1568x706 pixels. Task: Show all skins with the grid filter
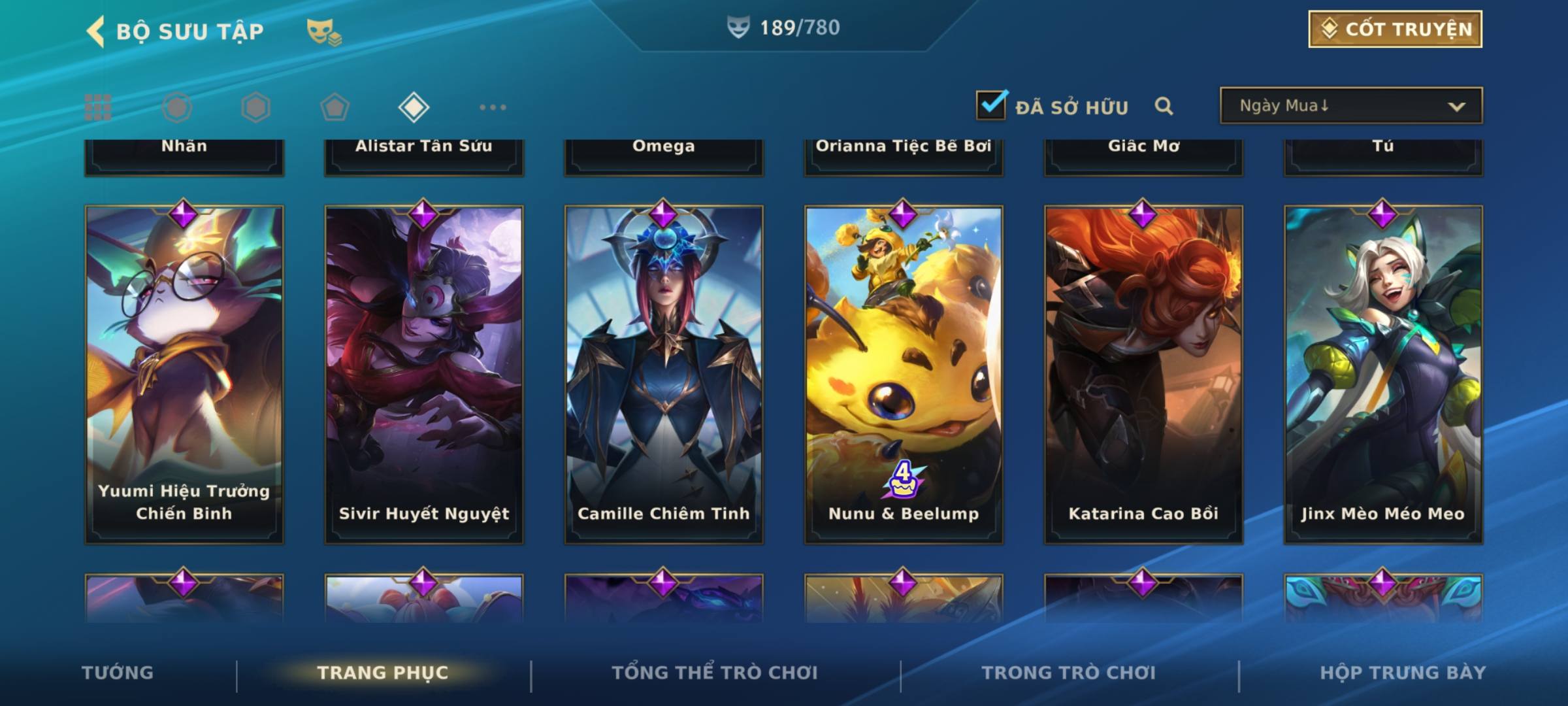tap(98, 107)
